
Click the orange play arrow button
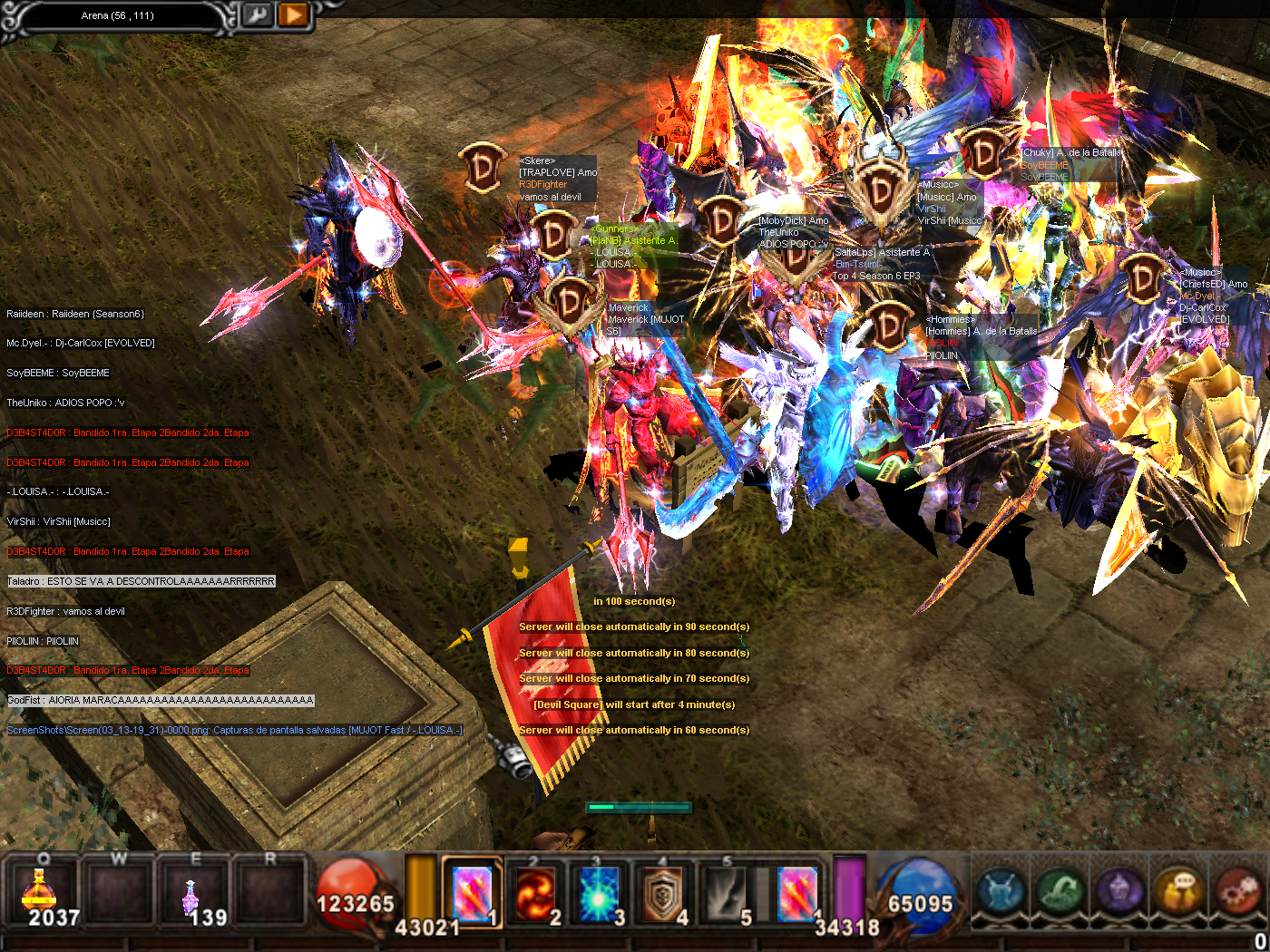click(293, 15)
